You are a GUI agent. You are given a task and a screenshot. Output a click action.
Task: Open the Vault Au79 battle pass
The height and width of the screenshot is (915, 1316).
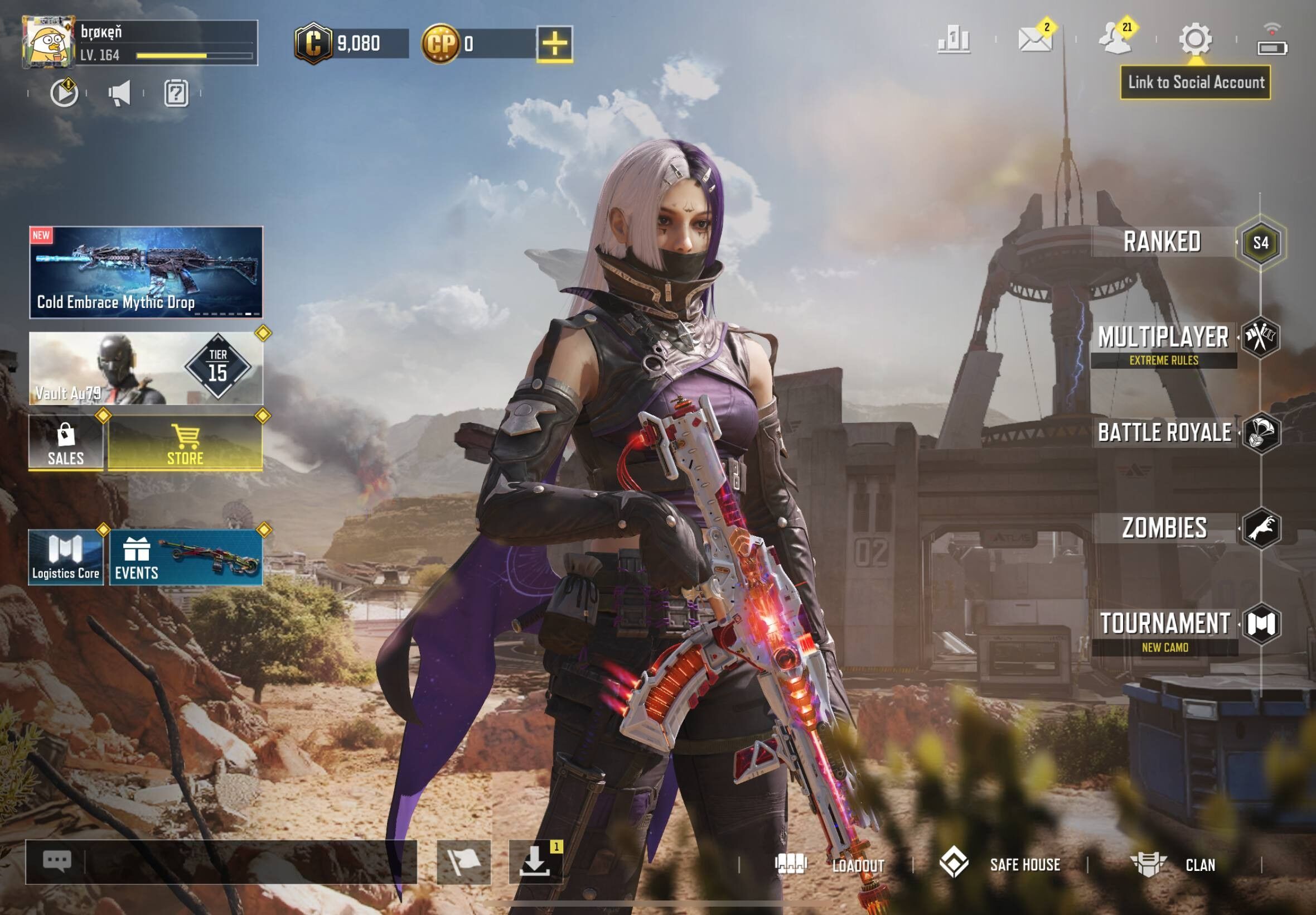[146, 368]
